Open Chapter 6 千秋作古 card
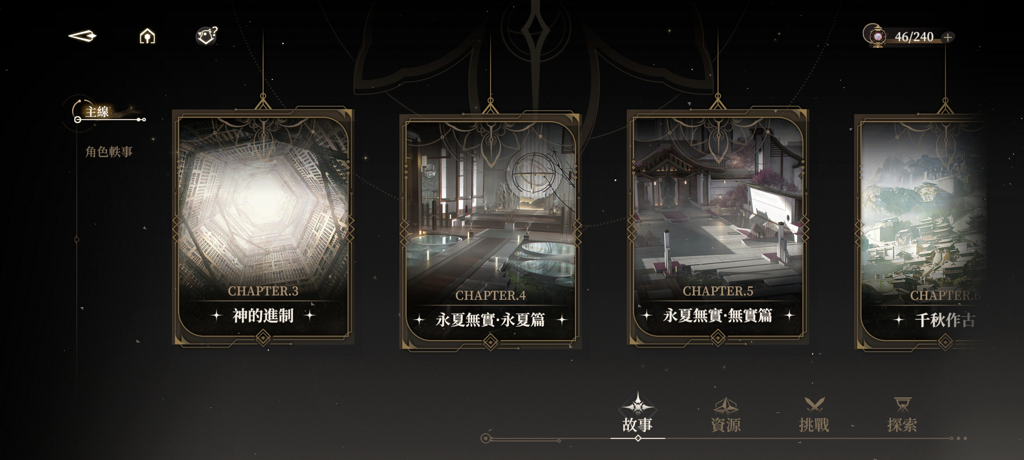The width and height of the screenshot is (1024, 460). (x=920, y=232)
